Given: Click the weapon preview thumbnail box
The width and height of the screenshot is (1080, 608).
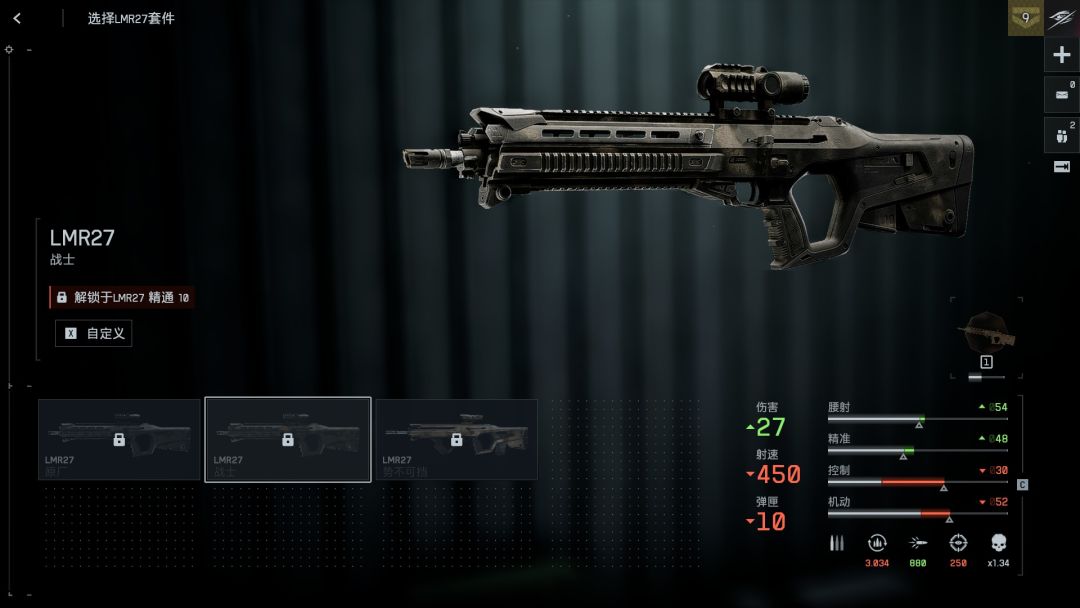Looking at the screenshot, I should pos(986,338).
